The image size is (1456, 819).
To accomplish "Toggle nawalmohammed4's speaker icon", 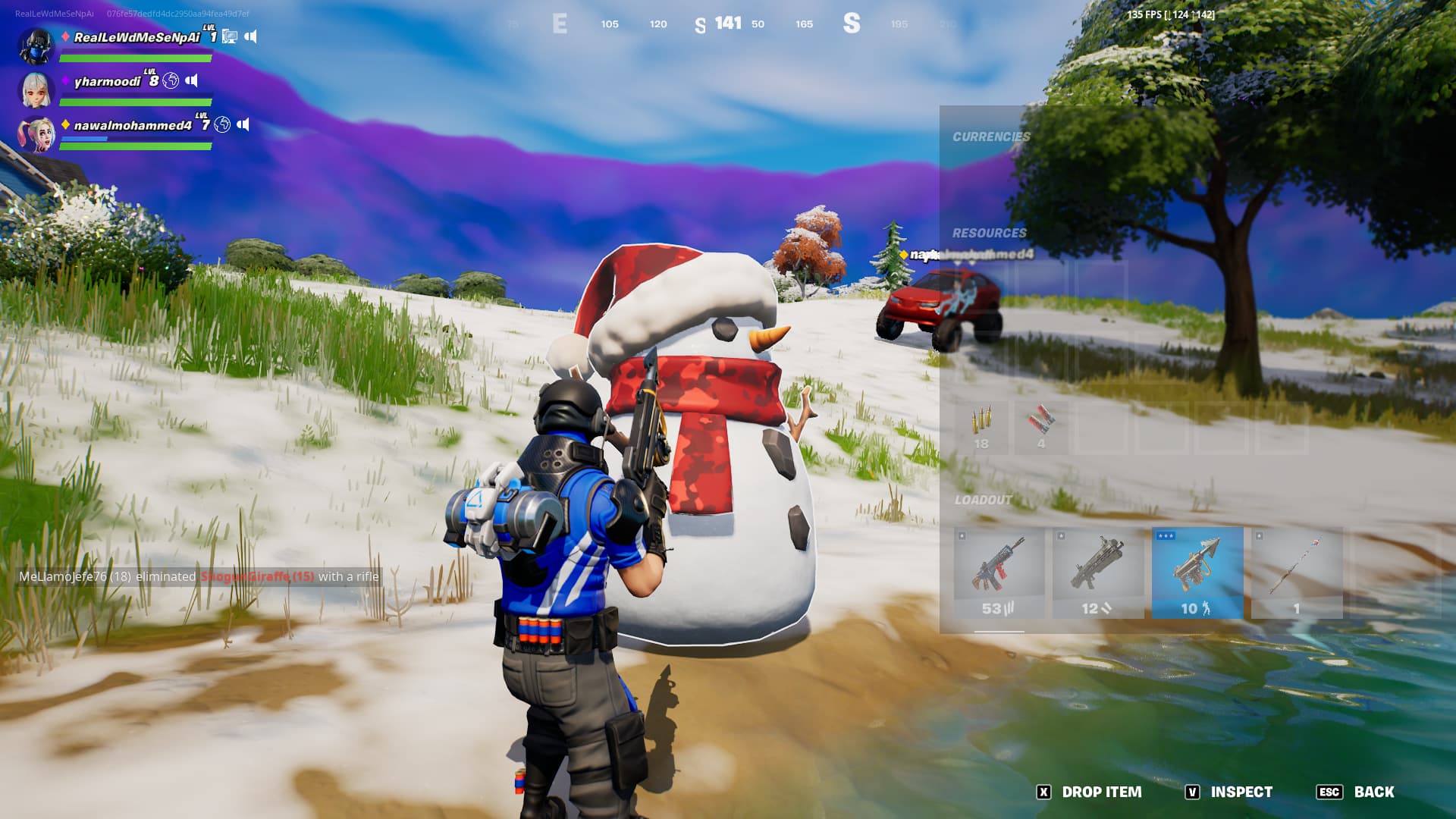I will click(243, 125).
